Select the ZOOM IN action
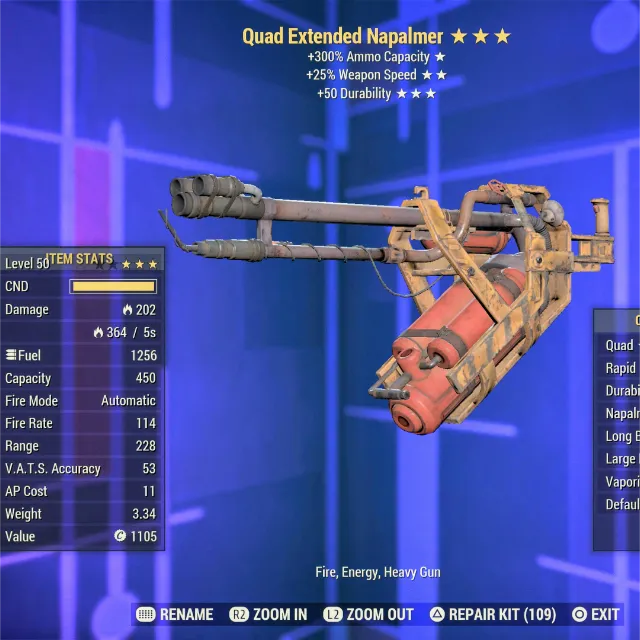 click(268, 614)
